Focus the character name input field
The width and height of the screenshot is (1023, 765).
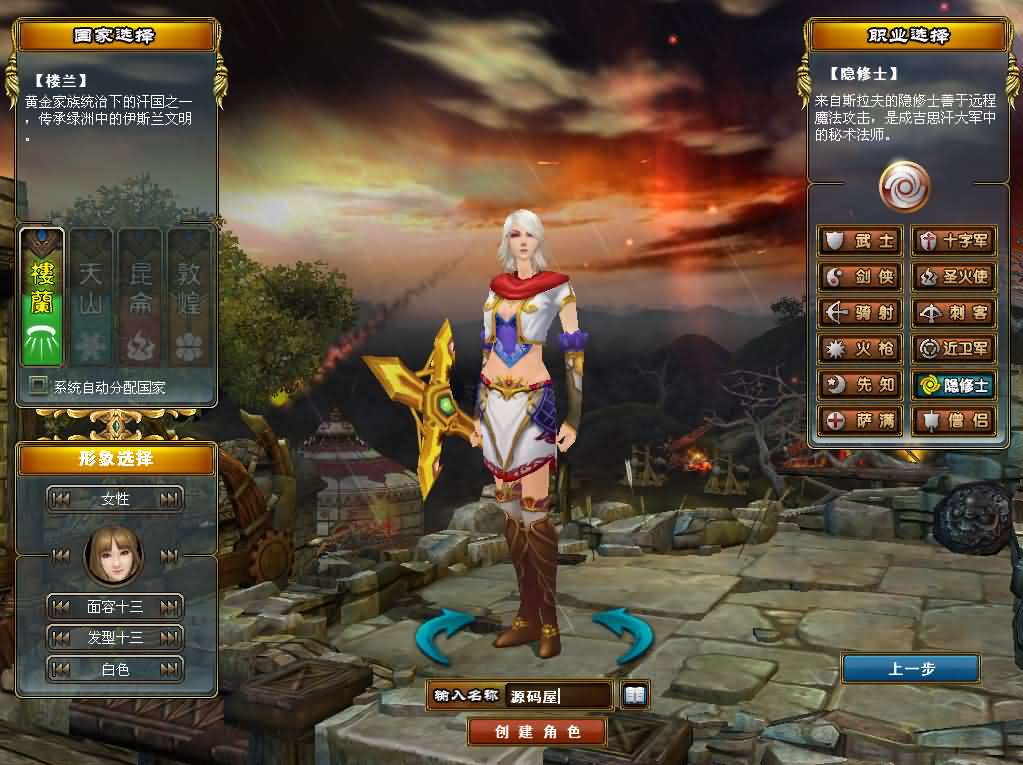[558, 695]
